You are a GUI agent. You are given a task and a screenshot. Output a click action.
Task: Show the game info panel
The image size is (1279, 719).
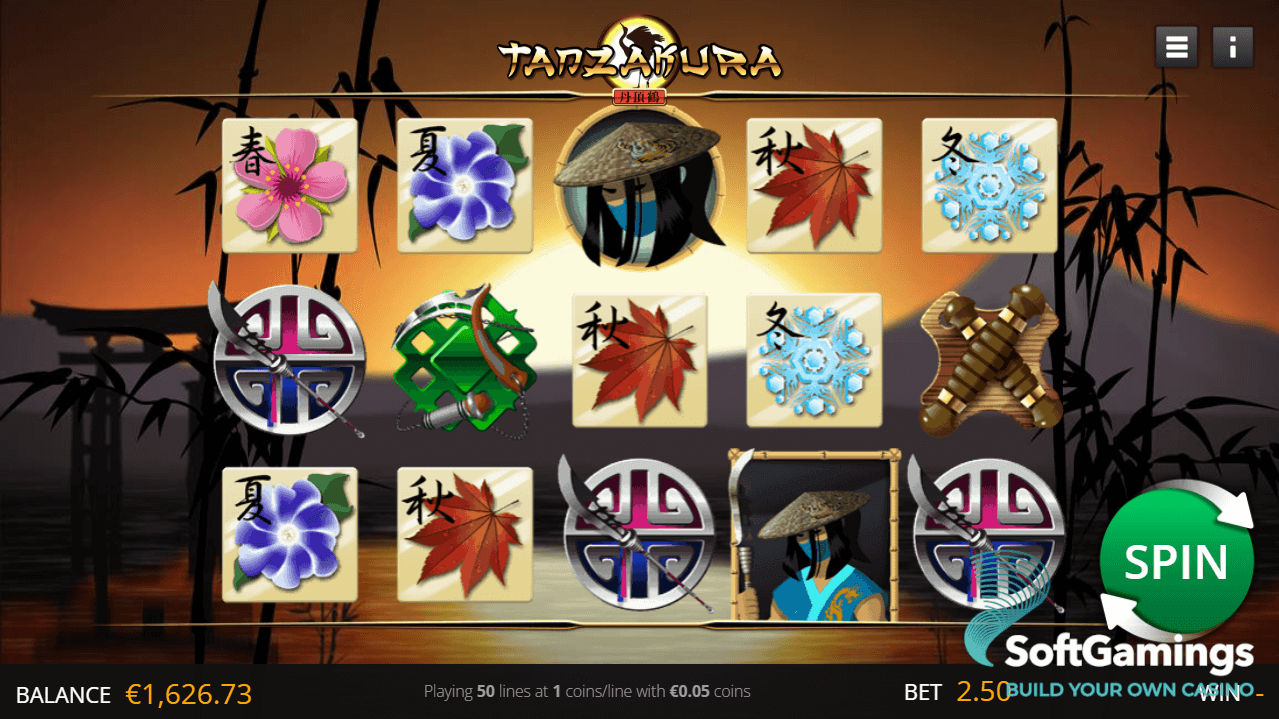(x=1233, y=47)
